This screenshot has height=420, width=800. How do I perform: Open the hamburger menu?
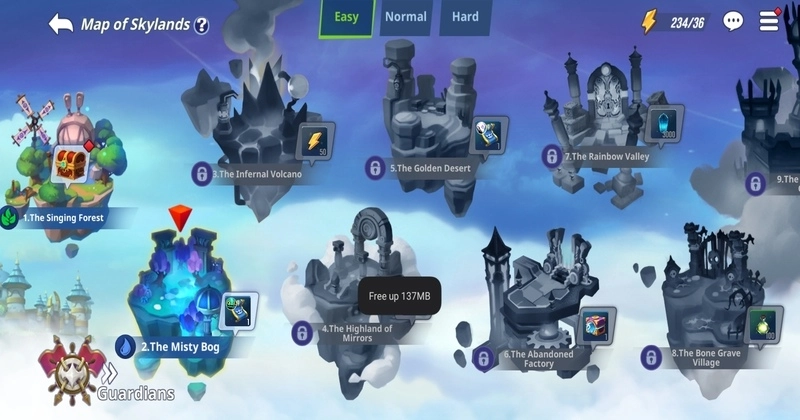tap(769, 20)
